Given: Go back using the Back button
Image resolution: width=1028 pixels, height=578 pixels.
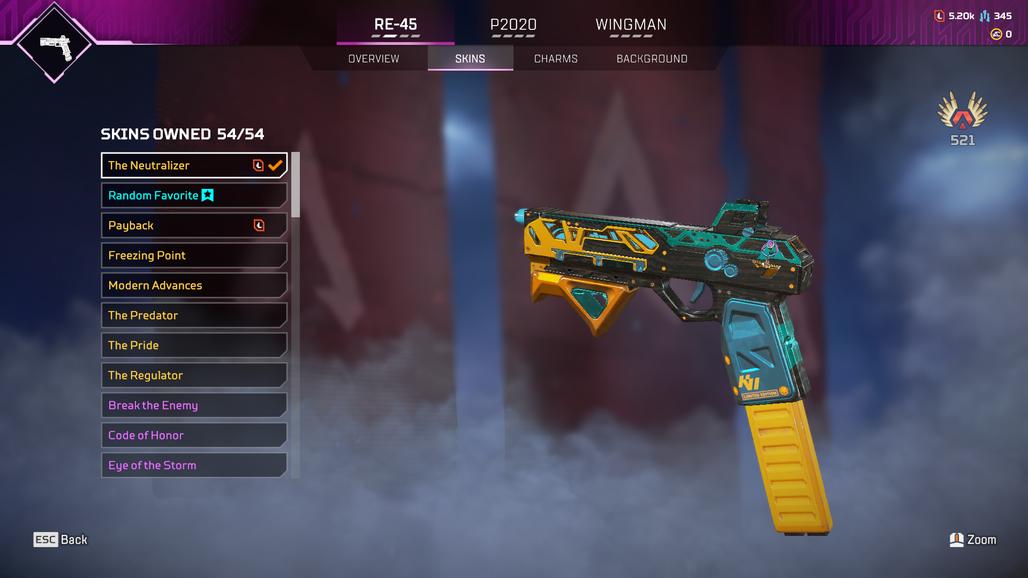Looking at the screenshot, I should 61,540.
